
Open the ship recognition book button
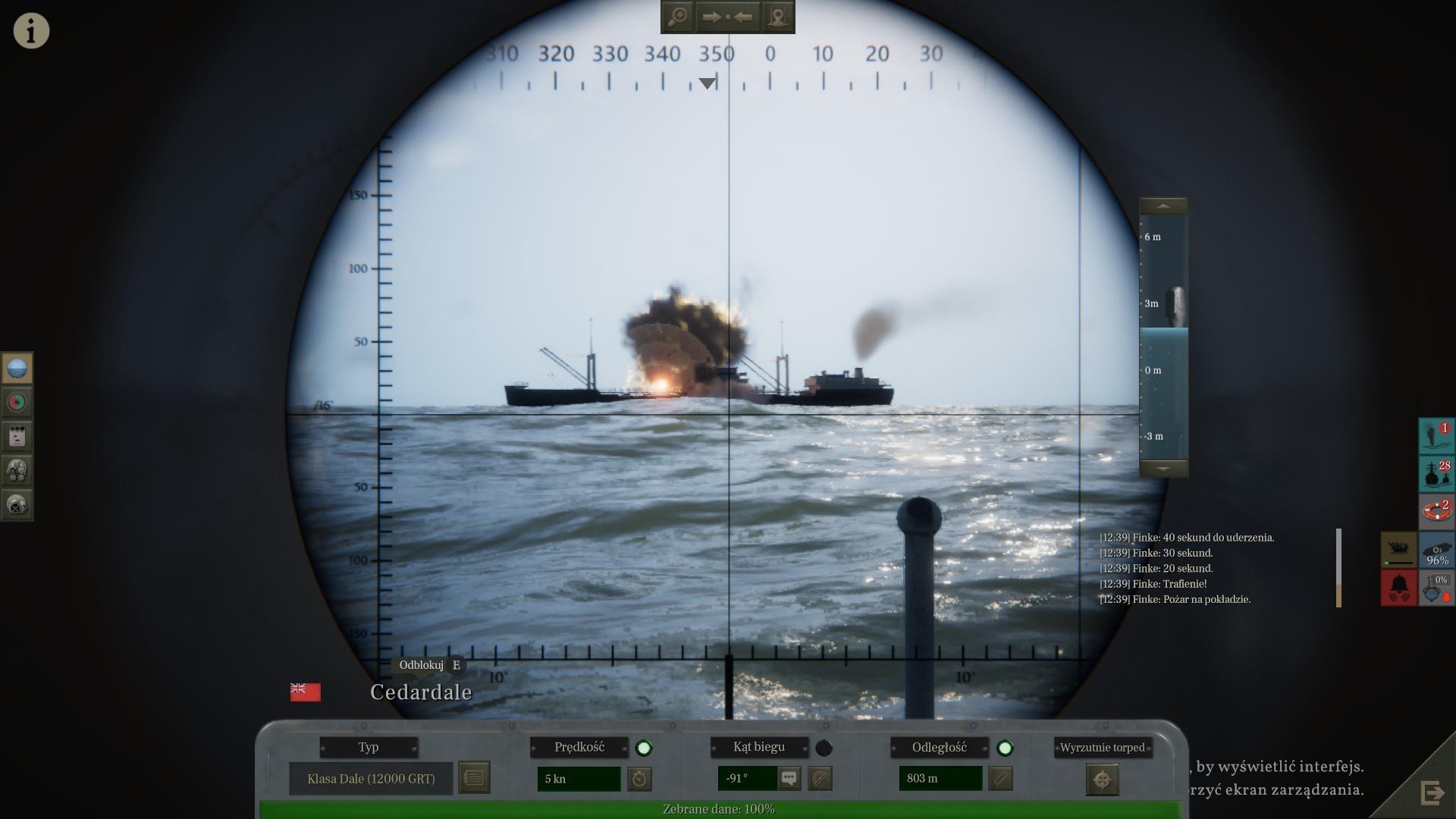pos(474,778)
